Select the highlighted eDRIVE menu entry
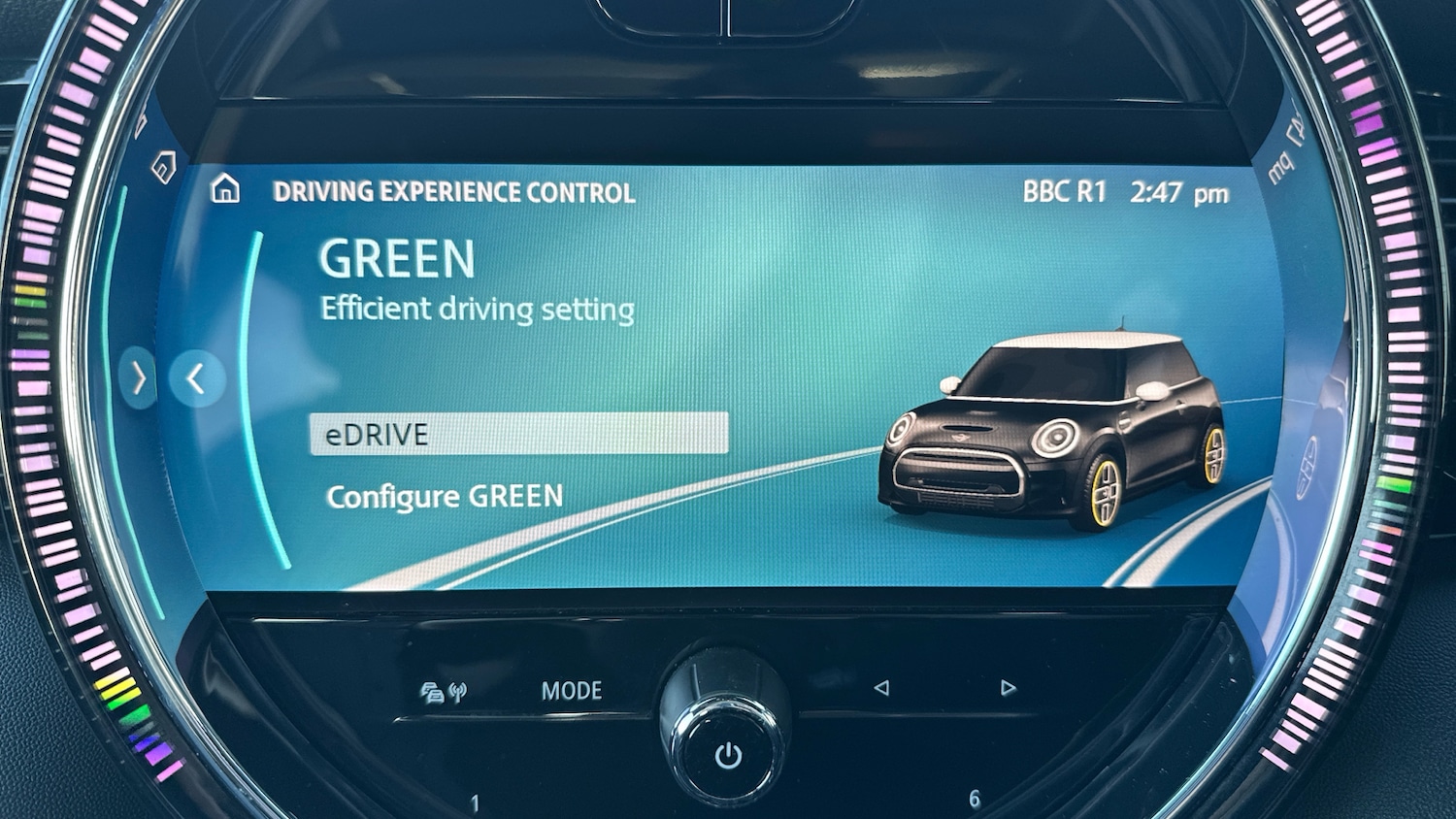 518,434
